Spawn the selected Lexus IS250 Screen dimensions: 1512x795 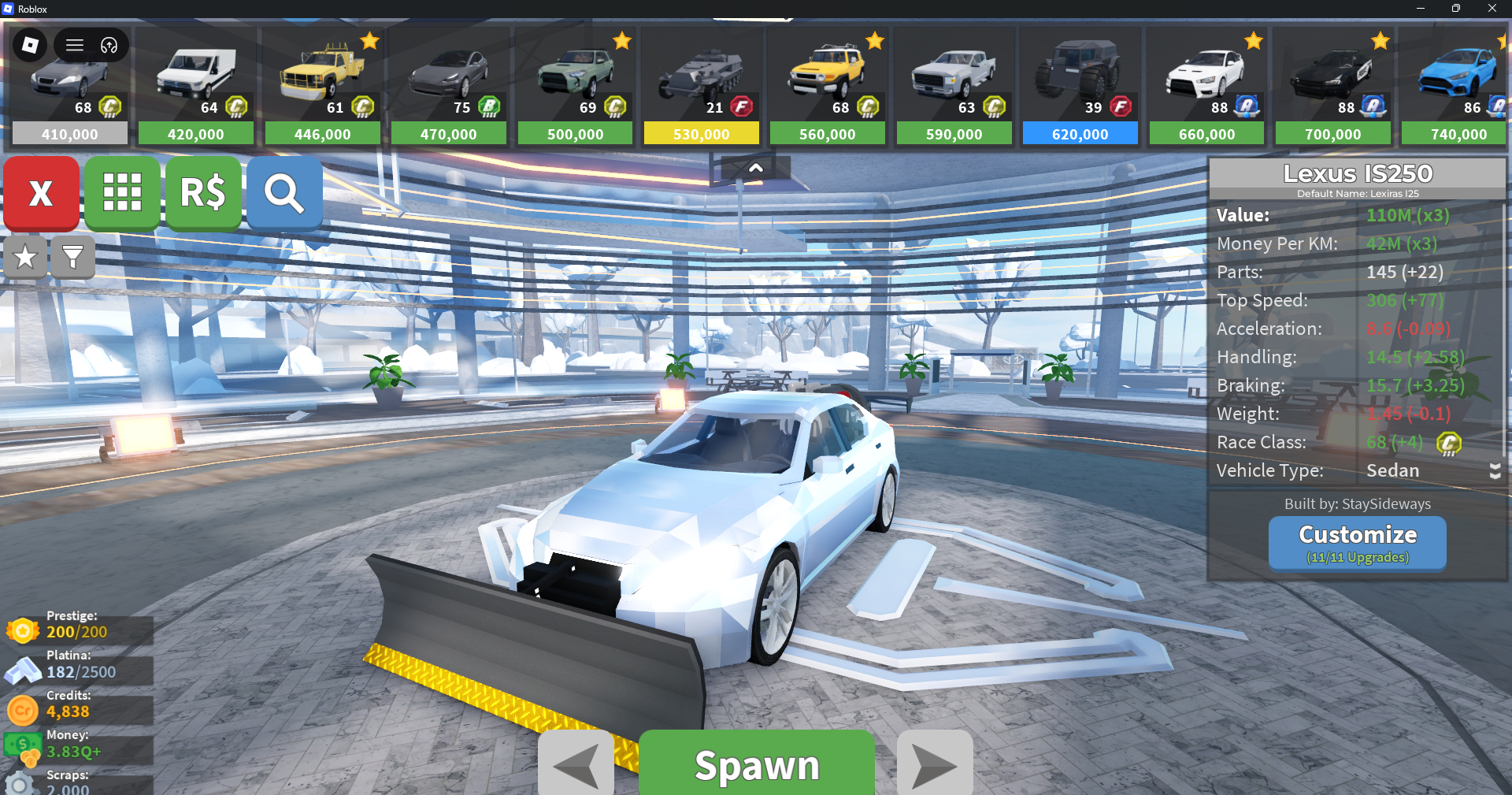click(756, 764)
